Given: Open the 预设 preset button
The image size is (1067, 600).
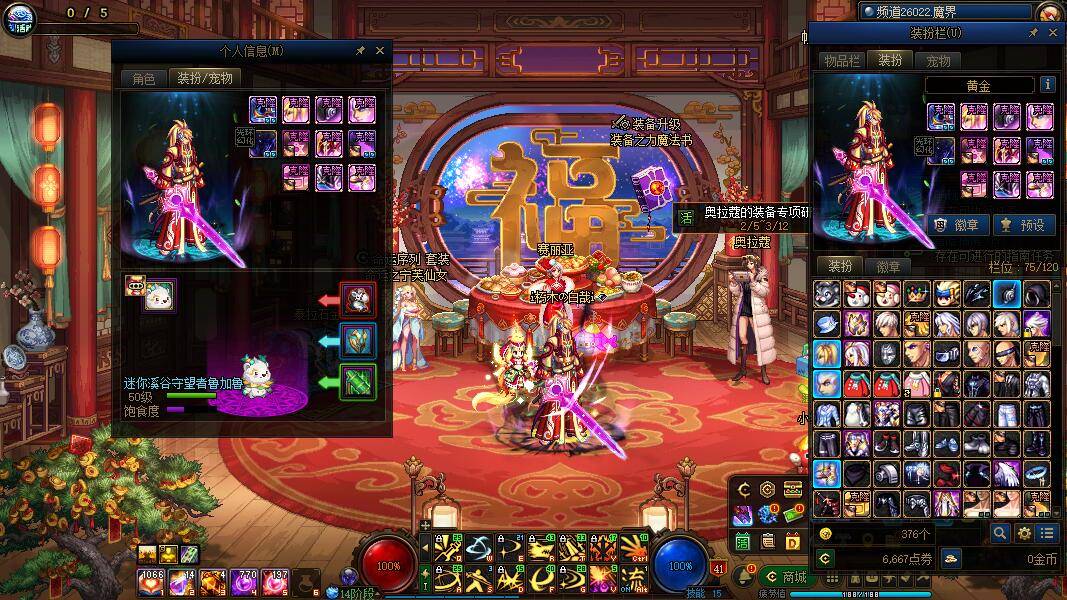Looking at the screenshot, I should click(1022, 225).
